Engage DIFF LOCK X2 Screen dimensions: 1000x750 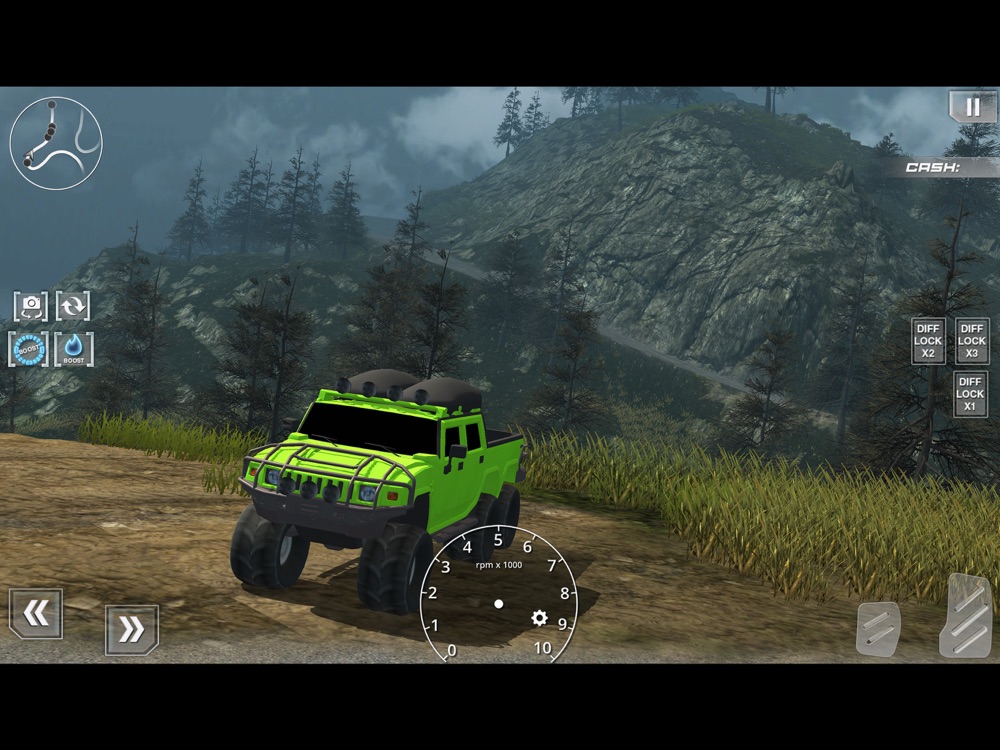(928, 341)
